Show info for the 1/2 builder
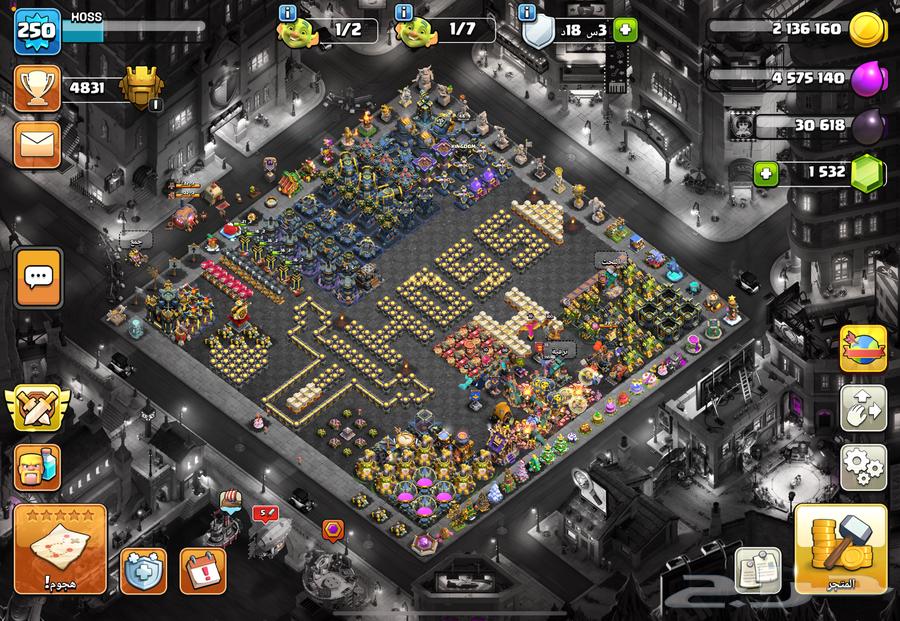This screenshot has height=621, width=900. [x=289, y=12]
